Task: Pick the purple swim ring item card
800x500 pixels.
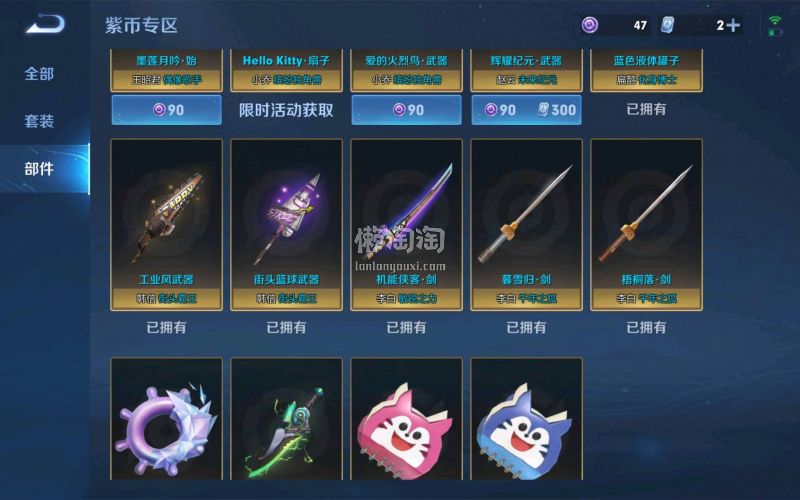Action: (166, 420)
